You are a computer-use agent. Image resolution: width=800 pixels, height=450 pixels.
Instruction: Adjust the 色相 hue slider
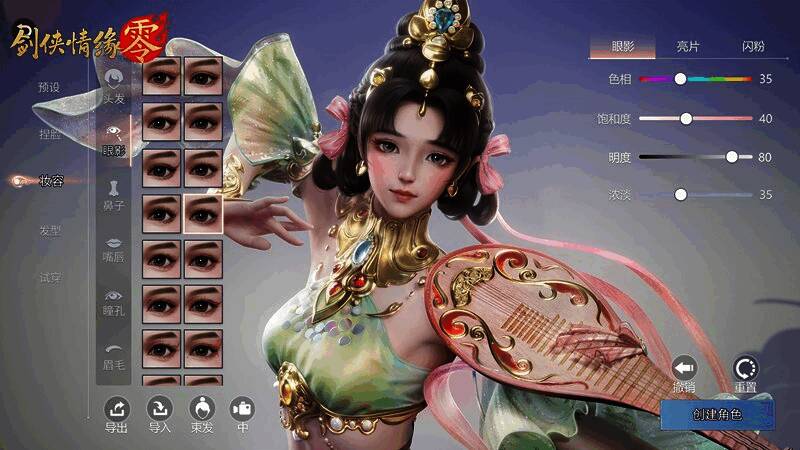pyautogui.click(x=680, y=78)
